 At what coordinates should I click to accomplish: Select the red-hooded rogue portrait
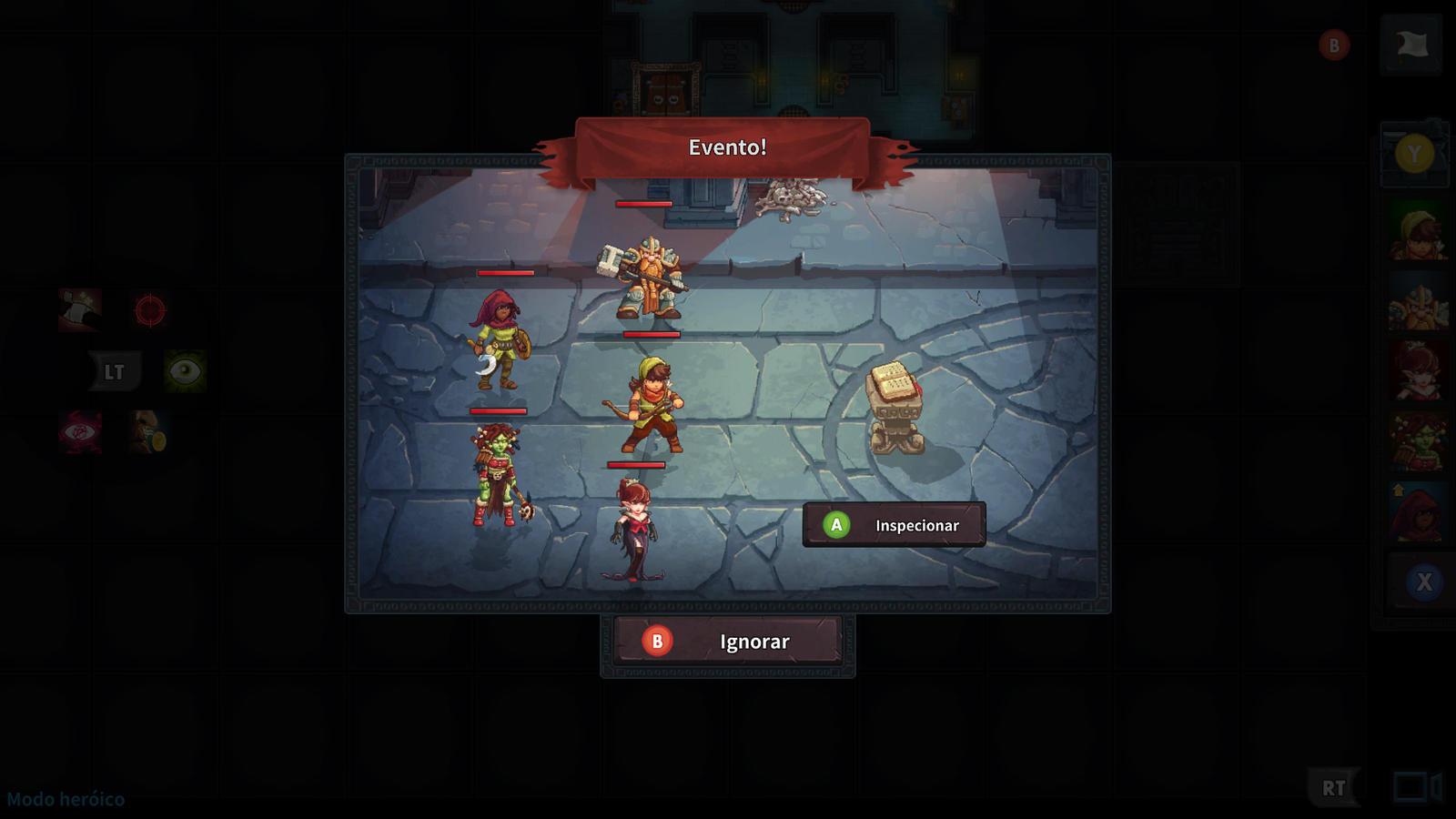(x=1418, y=512)
